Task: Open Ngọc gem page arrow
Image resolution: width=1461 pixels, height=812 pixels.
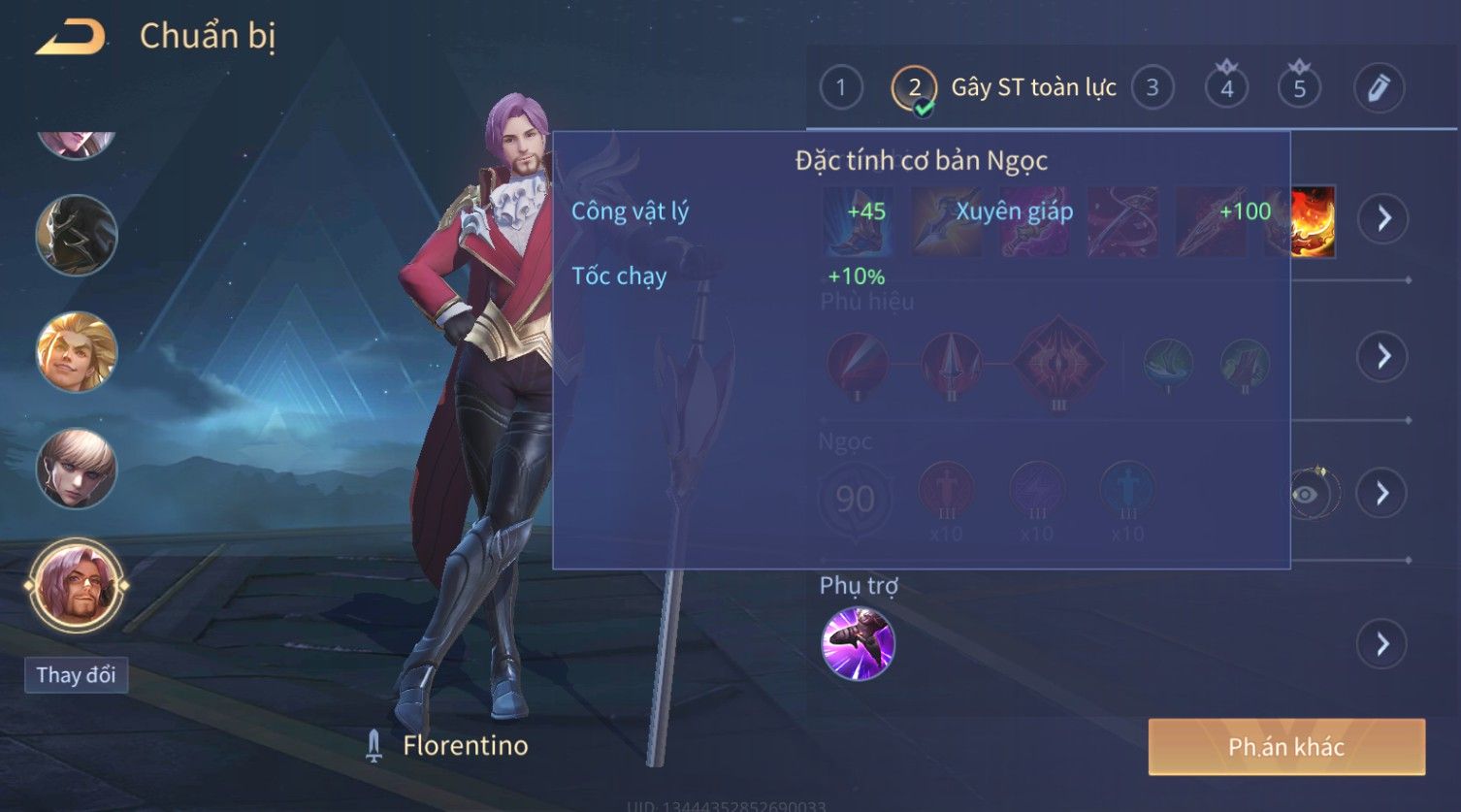Action: [1383, 494]
